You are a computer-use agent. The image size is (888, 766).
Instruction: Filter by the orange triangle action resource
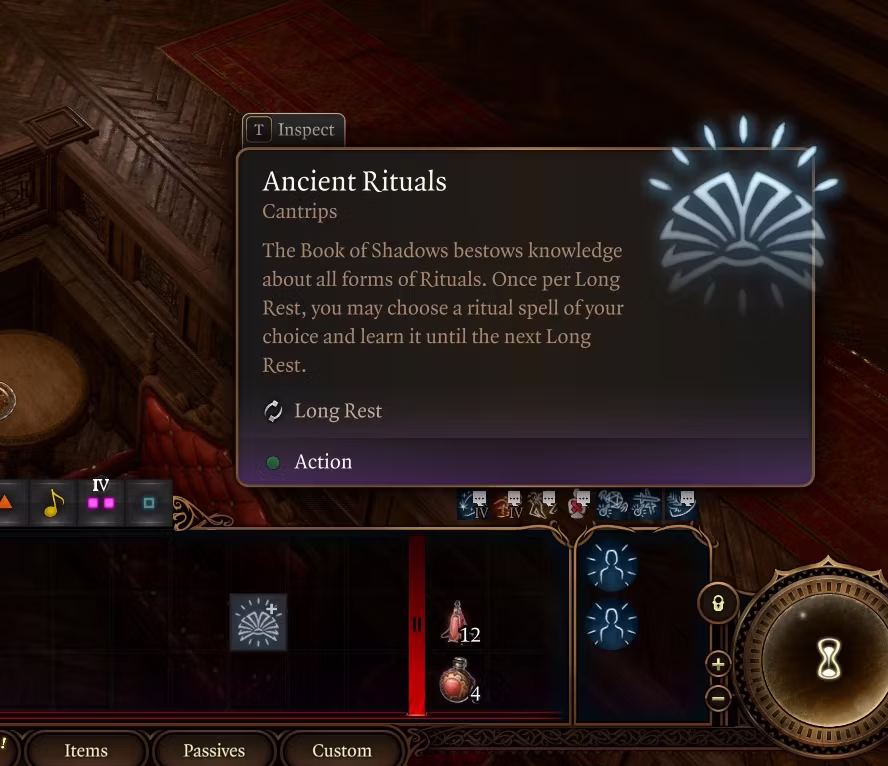(5, 503)
